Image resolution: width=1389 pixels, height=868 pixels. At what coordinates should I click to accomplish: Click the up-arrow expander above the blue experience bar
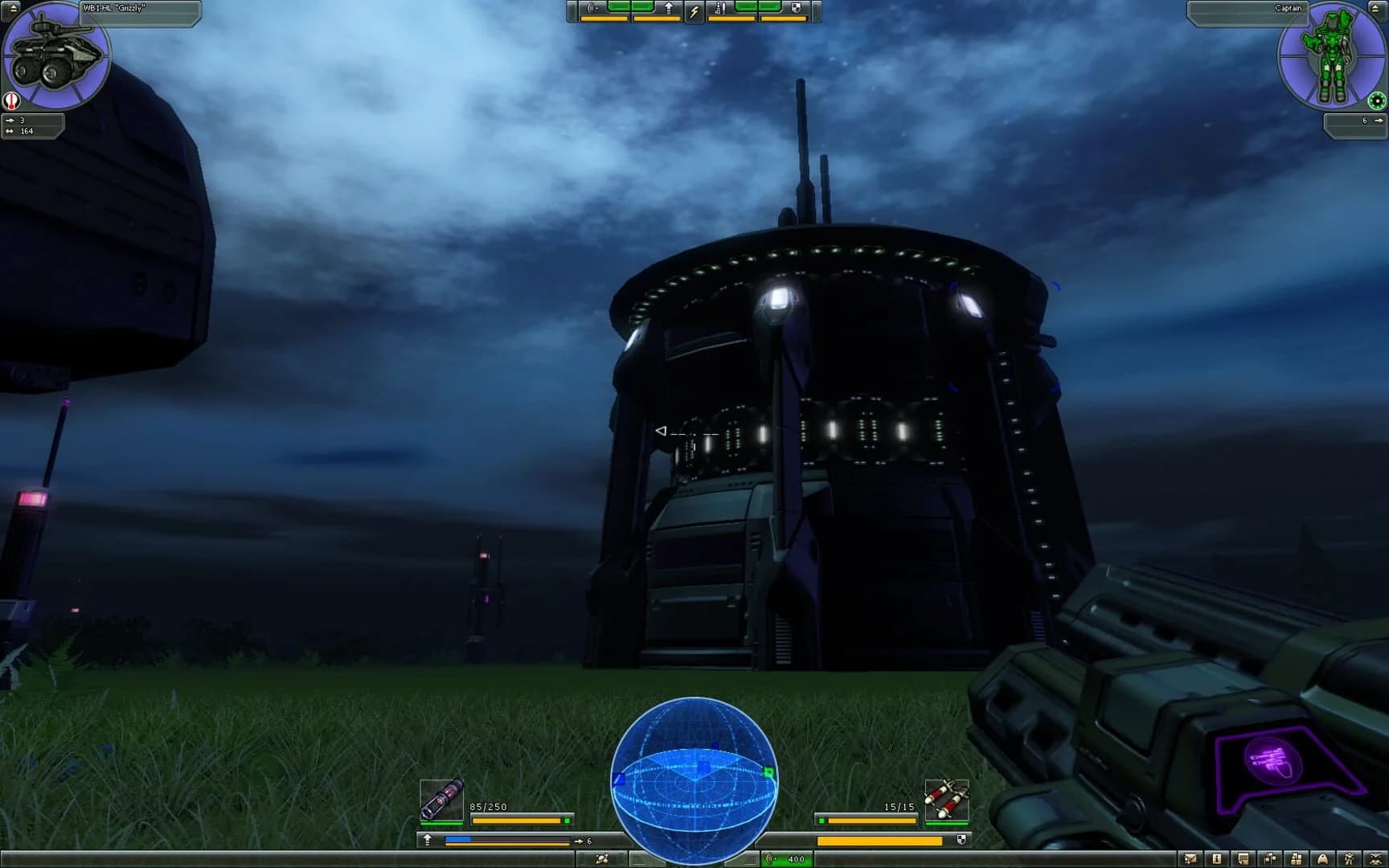tap(427, 839)
